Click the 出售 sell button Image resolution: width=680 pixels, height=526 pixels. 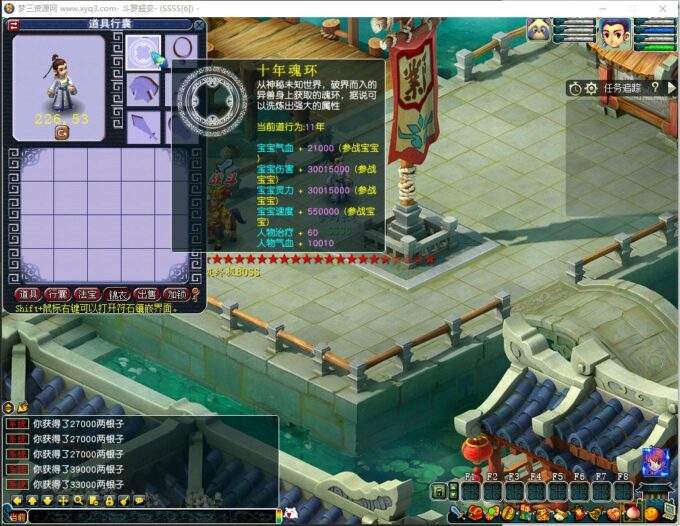click(x=147, y=294)
